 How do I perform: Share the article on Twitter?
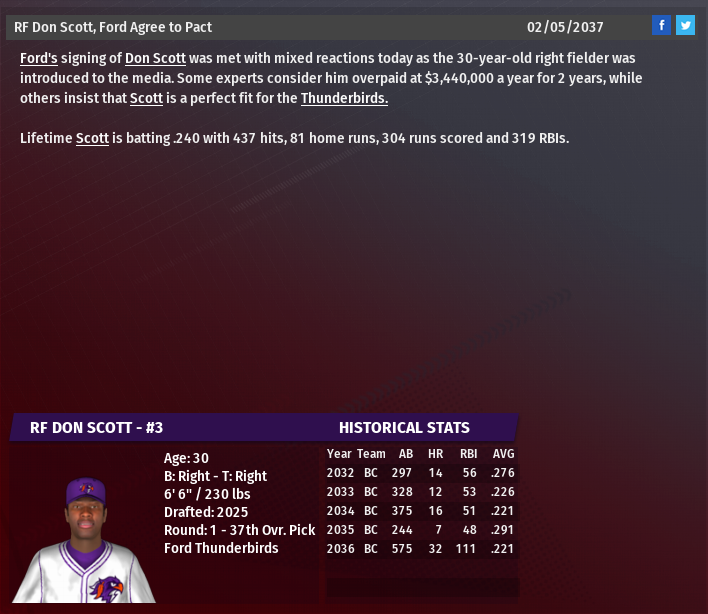point(685,26)
